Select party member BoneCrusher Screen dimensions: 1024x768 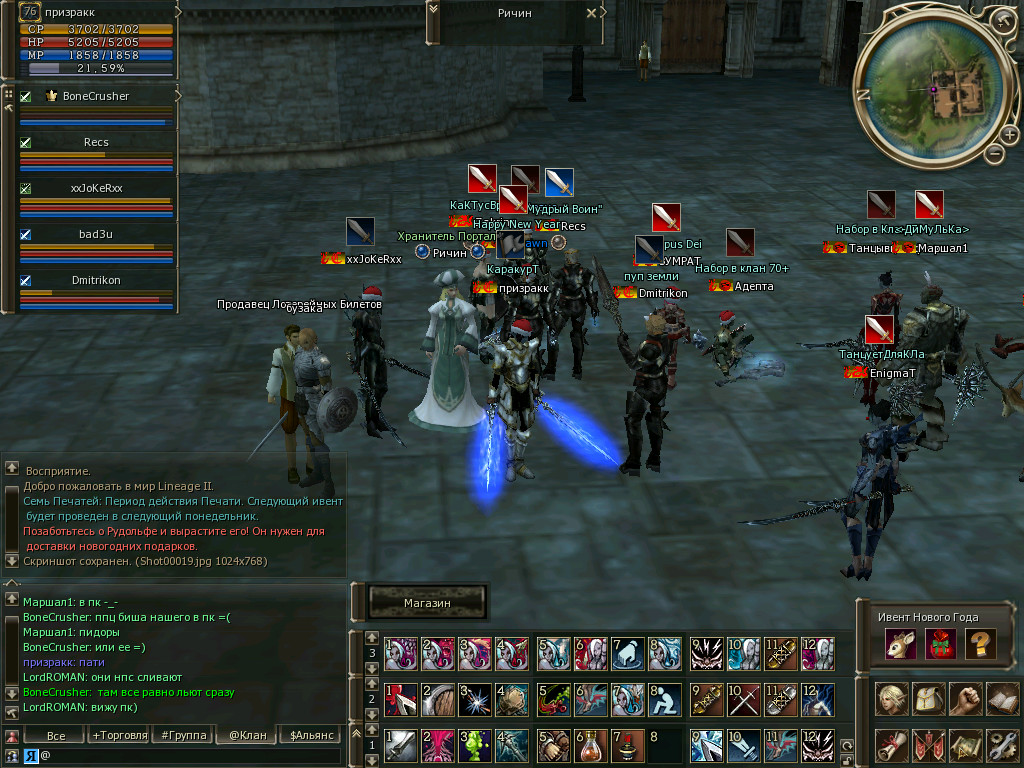click(96, 96)
